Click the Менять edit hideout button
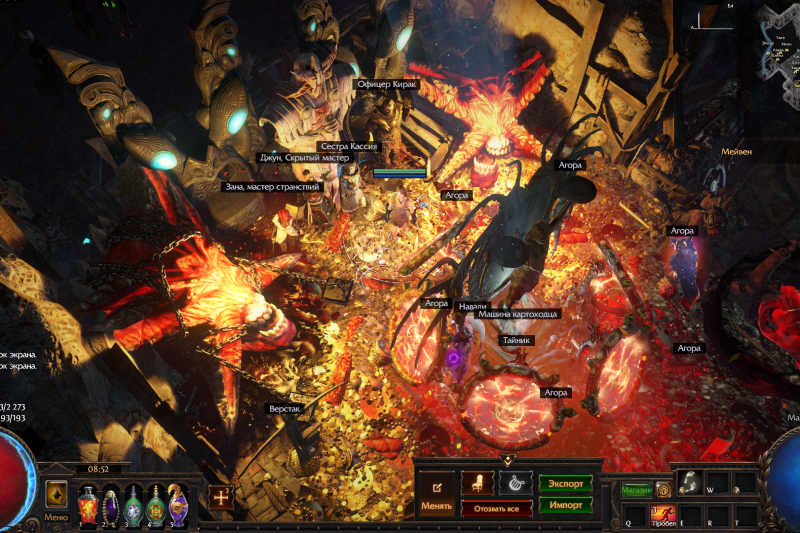 (x=436, y=493)
